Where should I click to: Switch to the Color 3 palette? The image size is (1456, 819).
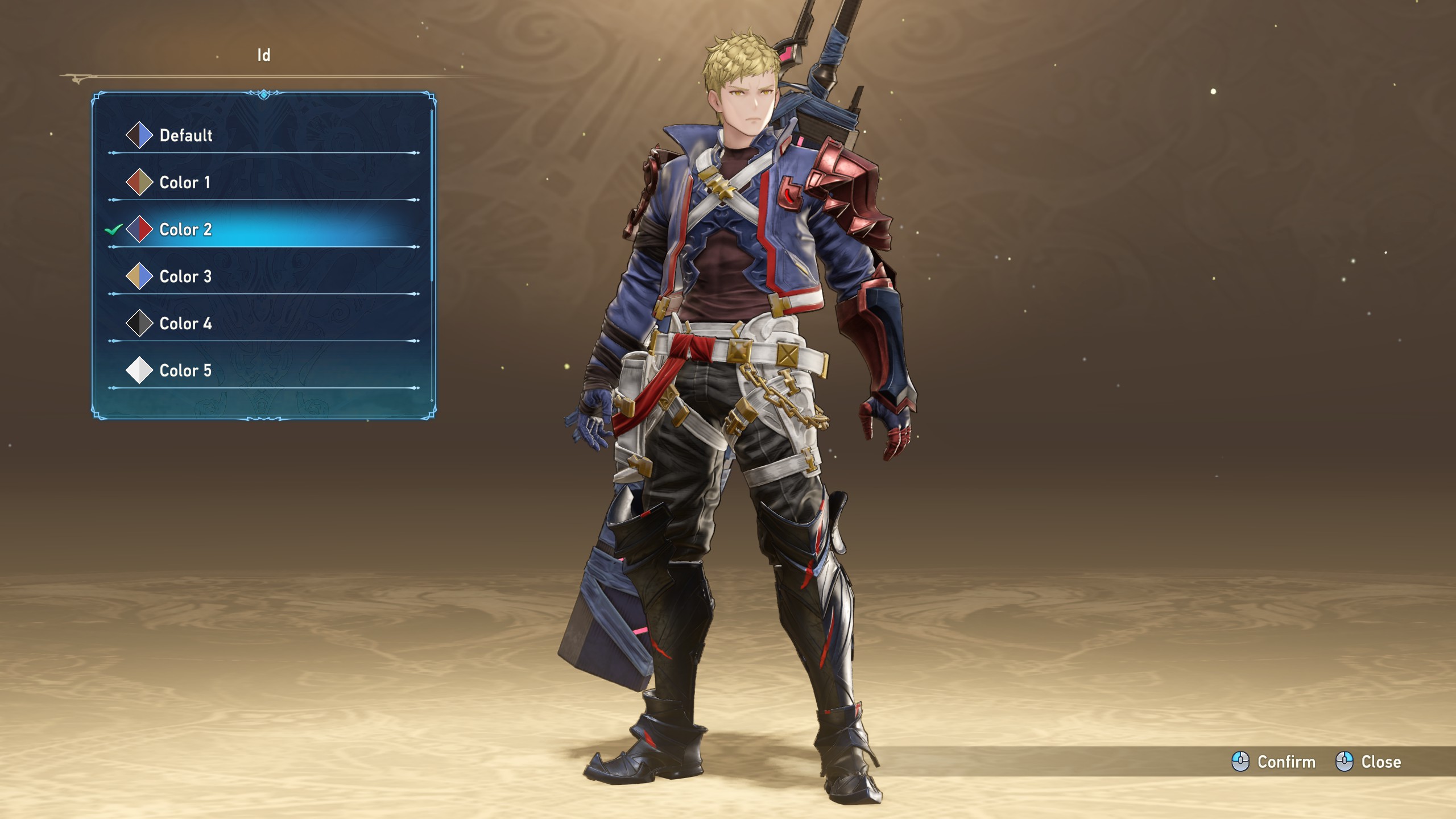[185, 277]
